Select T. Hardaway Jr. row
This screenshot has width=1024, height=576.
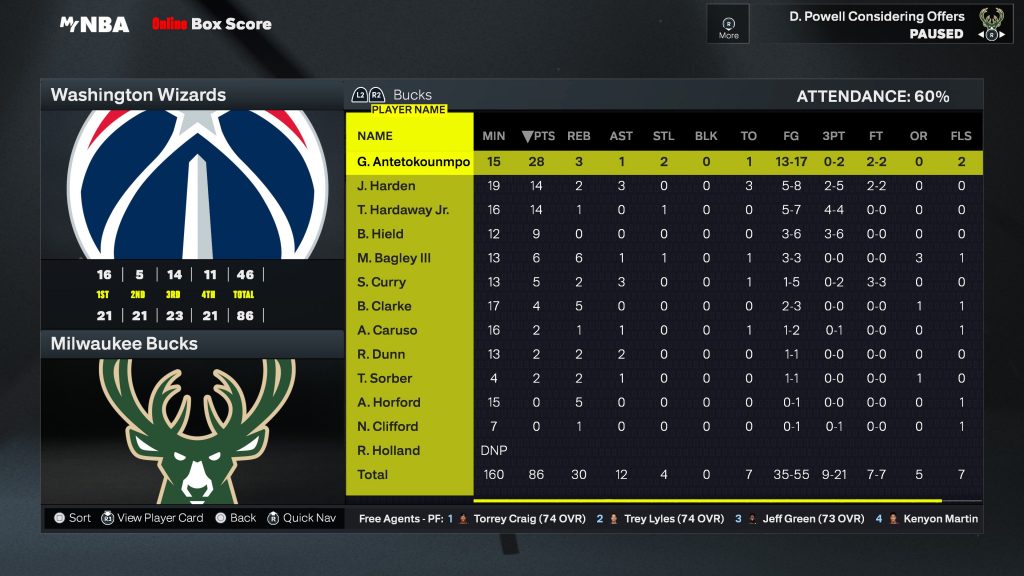click(x=403, y=210)
